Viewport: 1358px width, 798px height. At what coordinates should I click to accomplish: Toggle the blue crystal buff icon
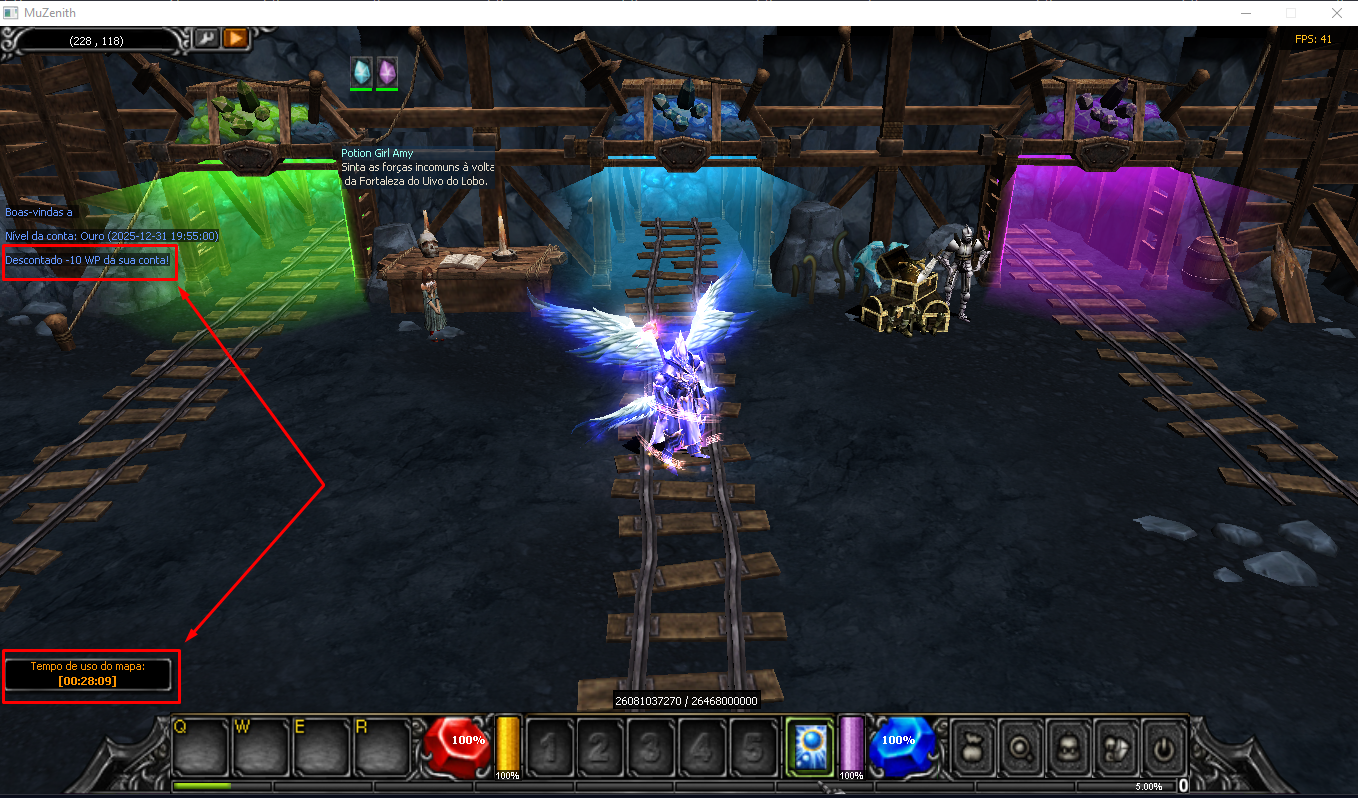[x=360, y=72]
